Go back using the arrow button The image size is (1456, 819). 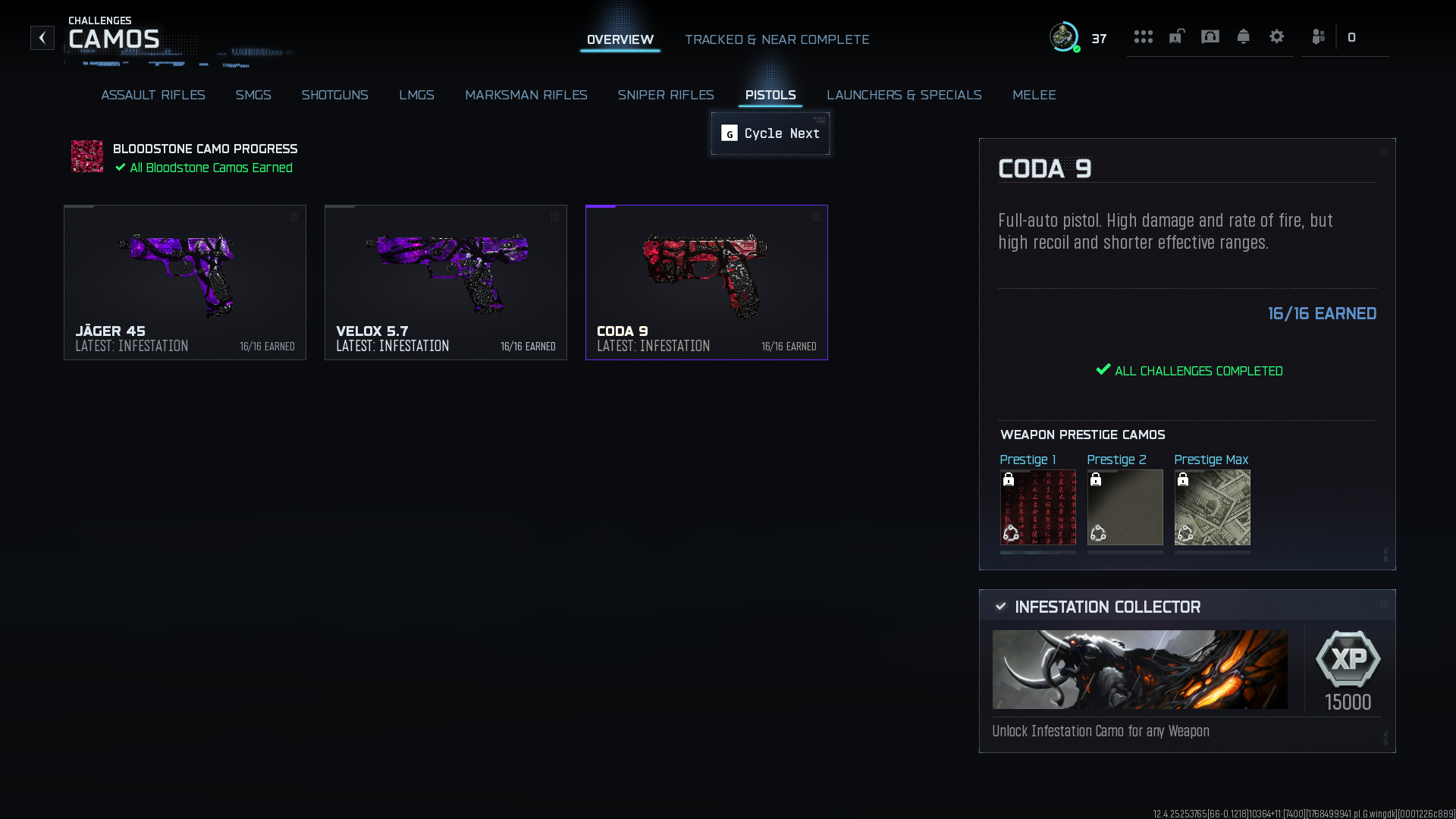(x=42, y=38)
